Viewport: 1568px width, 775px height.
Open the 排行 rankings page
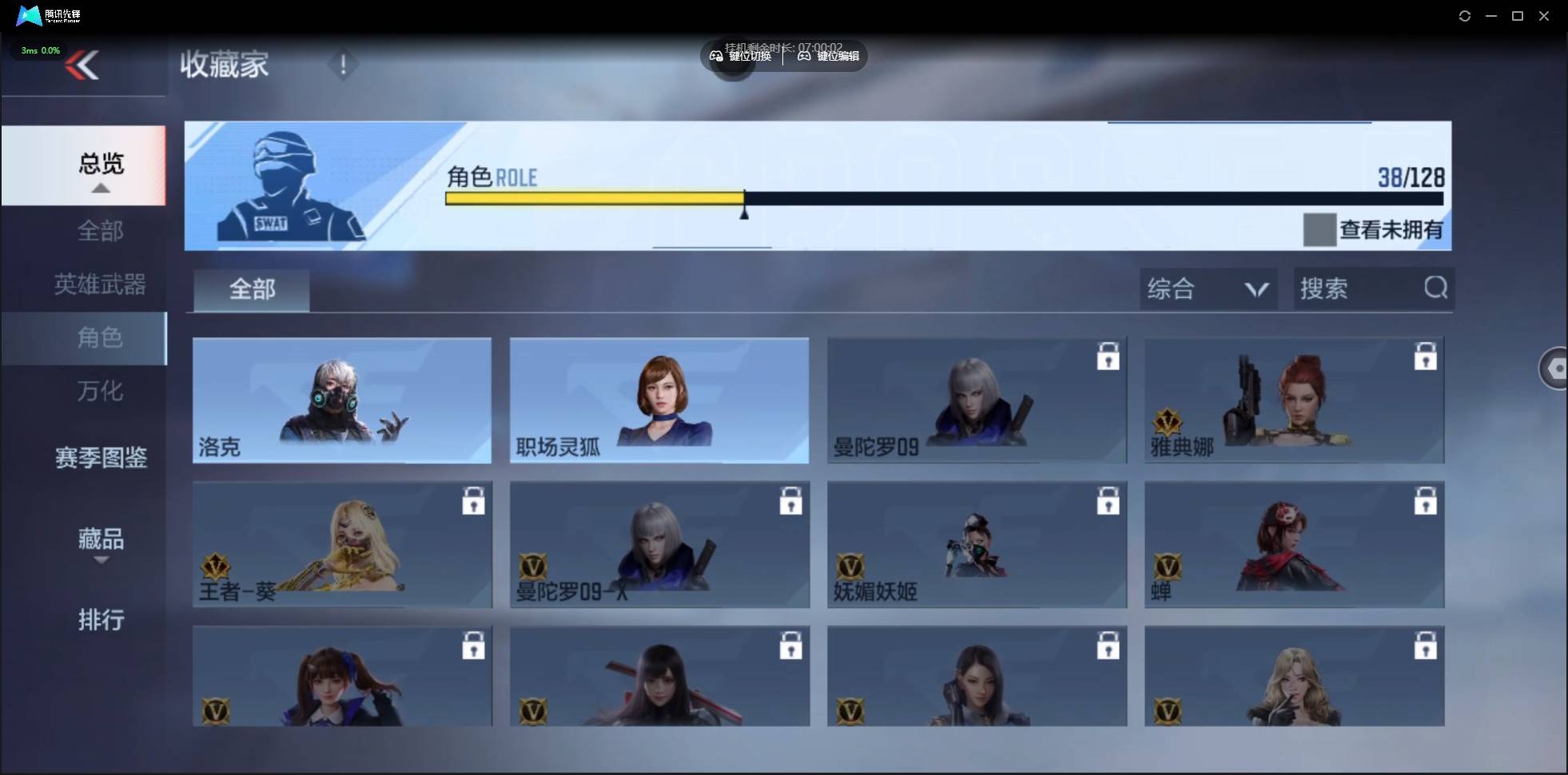click(101, 621)
